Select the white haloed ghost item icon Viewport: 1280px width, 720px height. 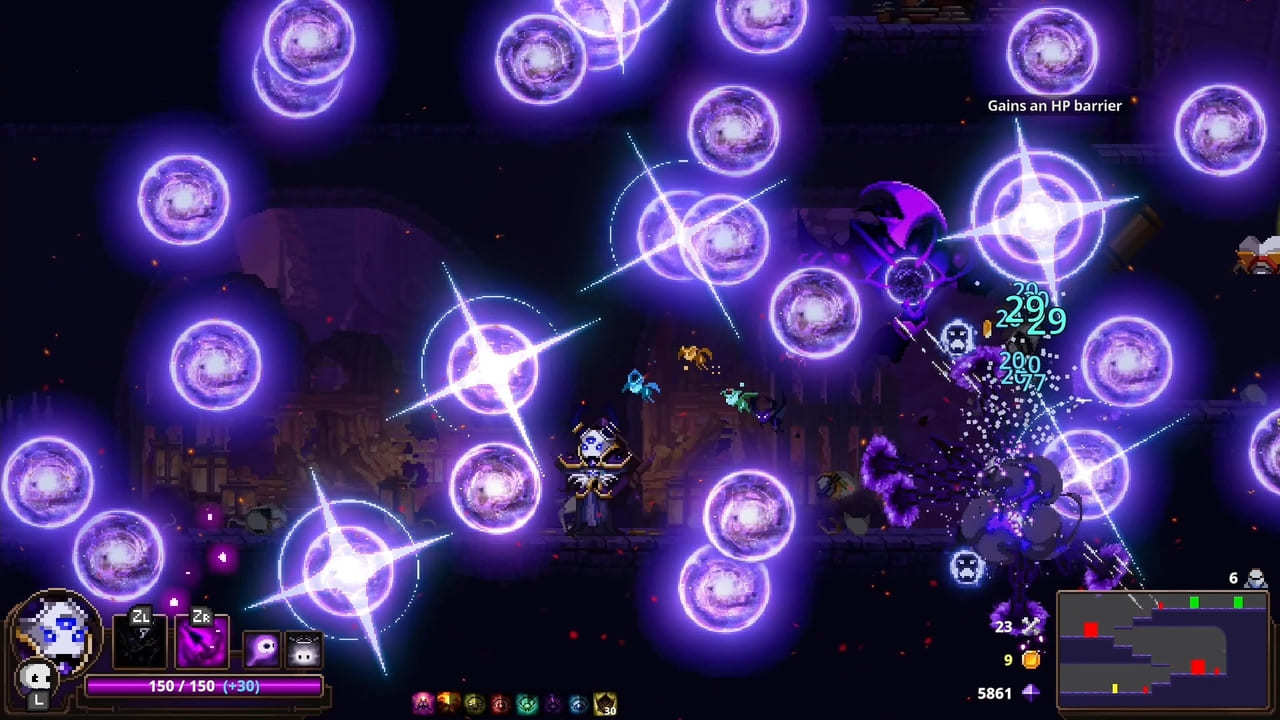click(304, 649)
